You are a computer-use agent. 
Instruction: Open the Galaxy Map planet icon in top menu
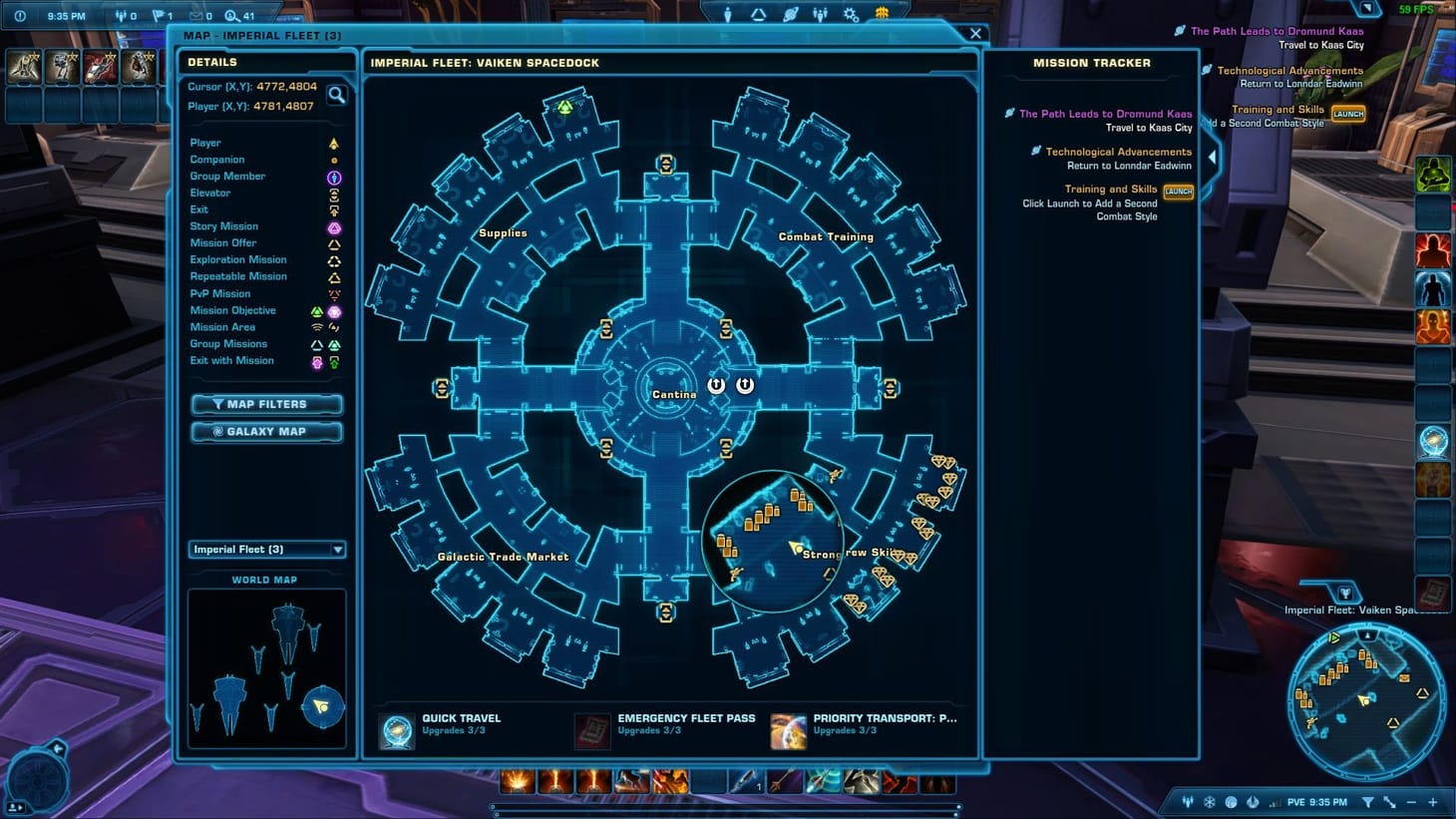[x=790, y=12]
